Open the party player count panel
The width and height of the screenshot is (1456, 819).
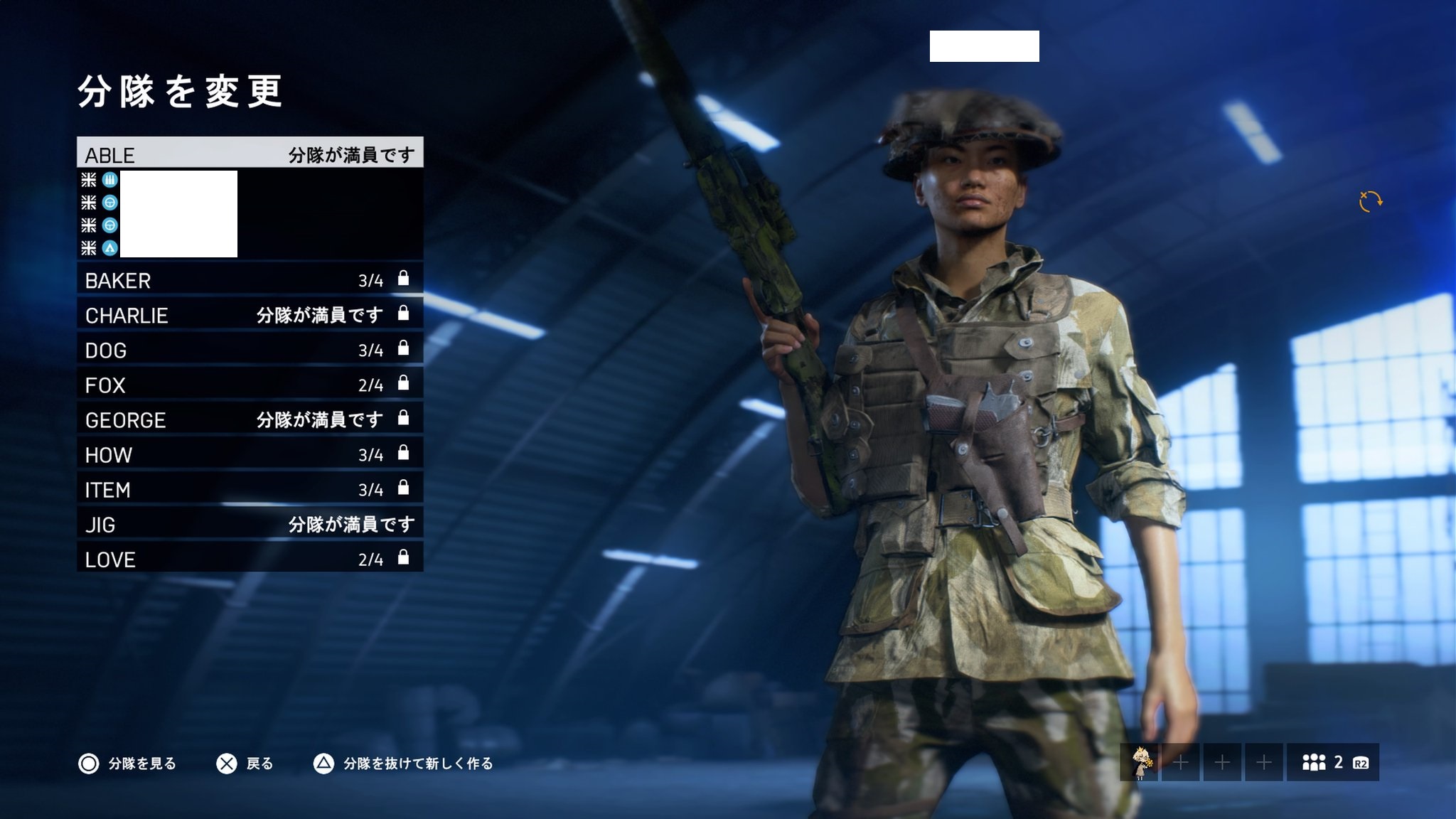point(1333,763)
